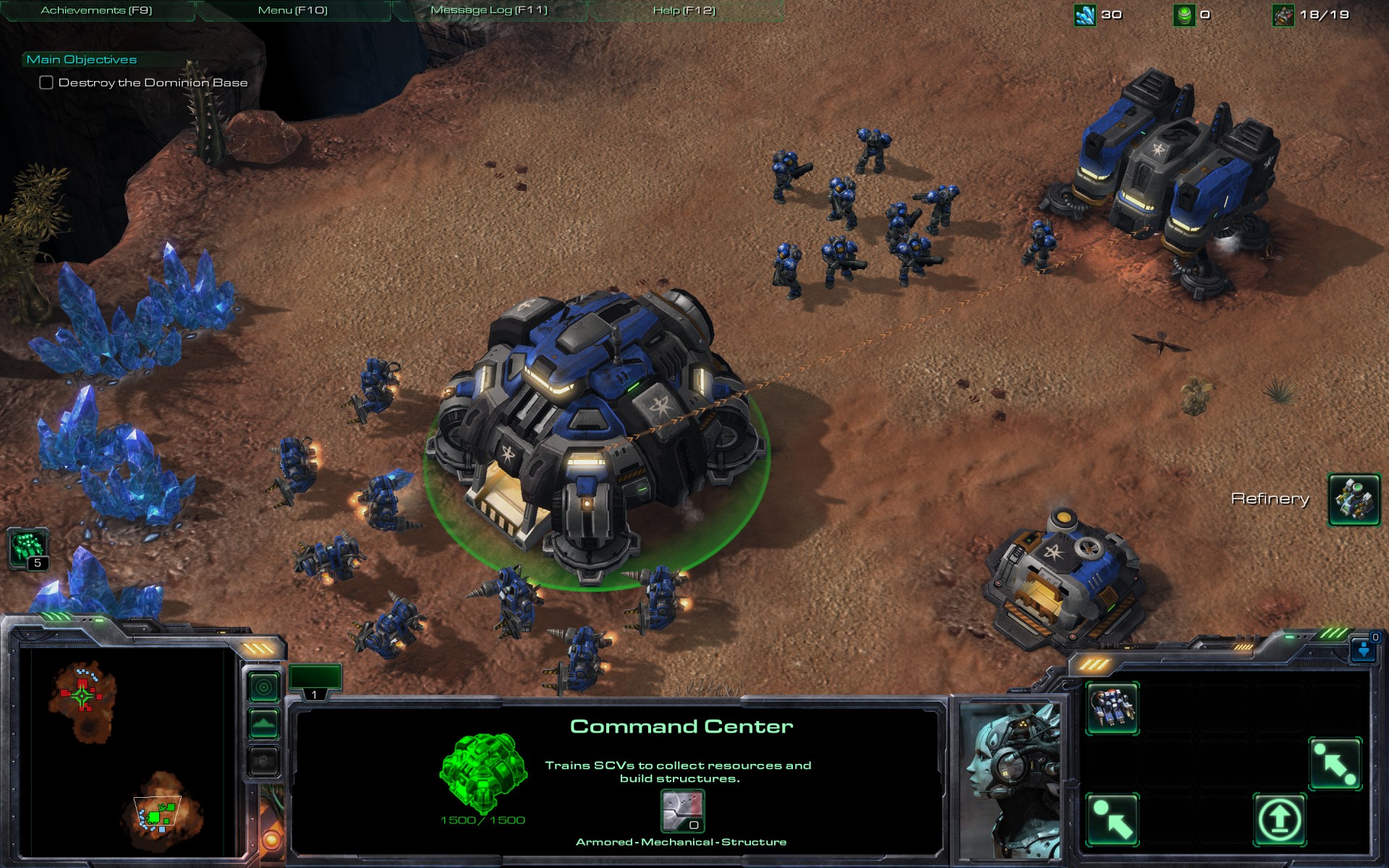1389x868 pixels.
Task: Train an SCV from the command card
Action: pos(1112,708)
